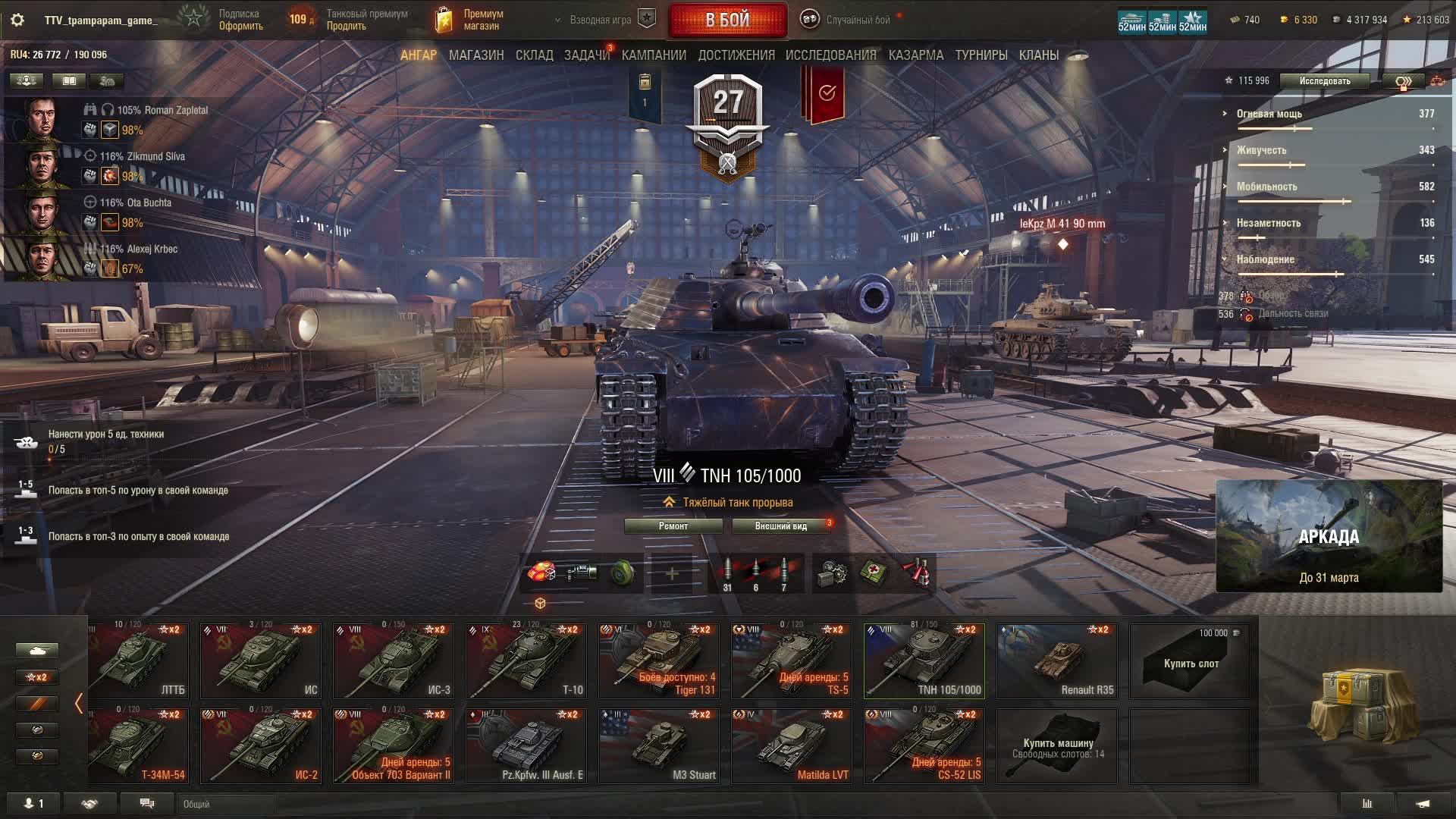Open the Премиум магазин
1456x819 pixels.
[x=470, y=20]
